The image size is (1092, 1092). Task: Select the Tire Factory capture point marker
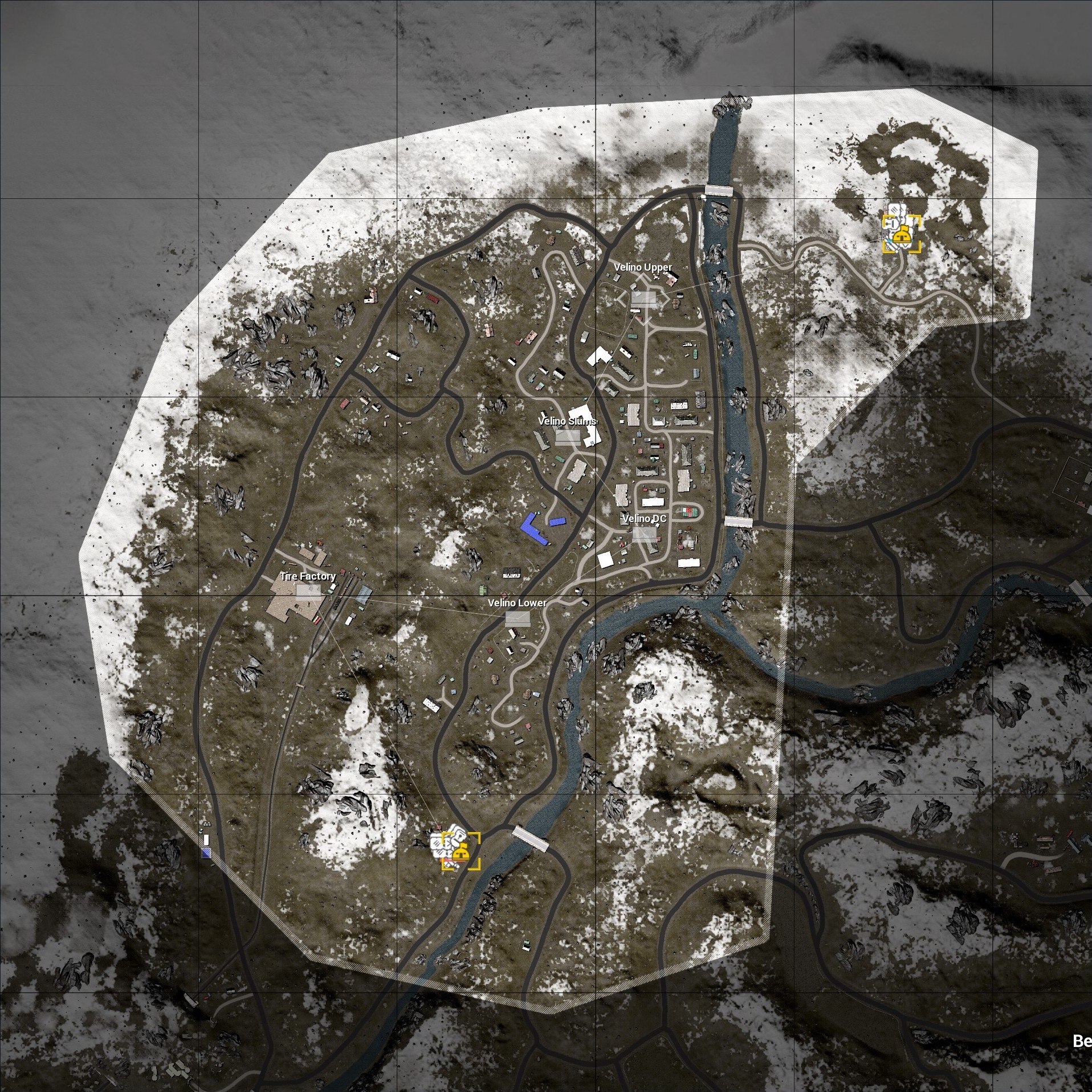(308, 591)
